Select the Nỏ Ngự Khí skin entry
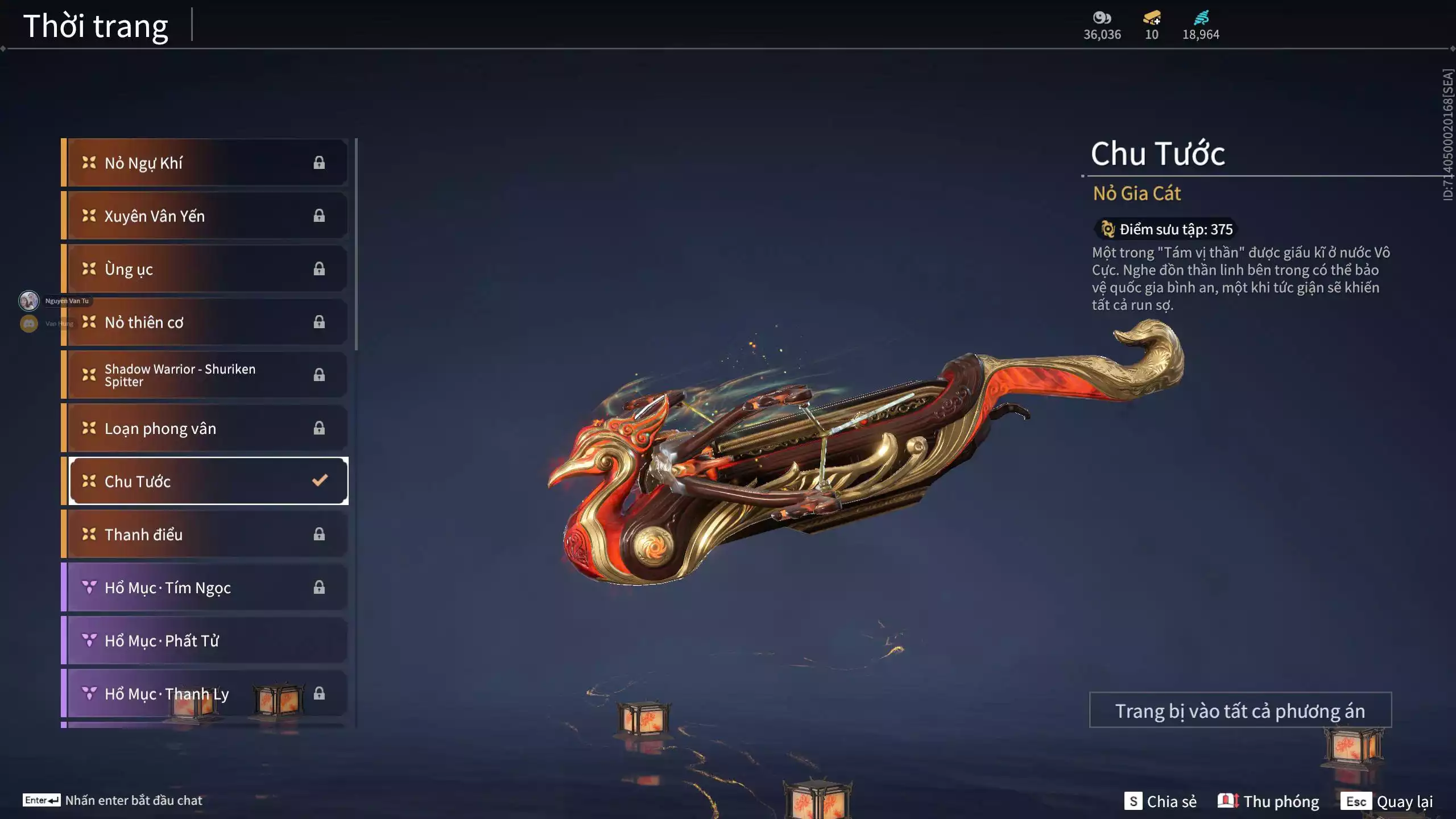The image size is (1456, 819). [205, 163]
